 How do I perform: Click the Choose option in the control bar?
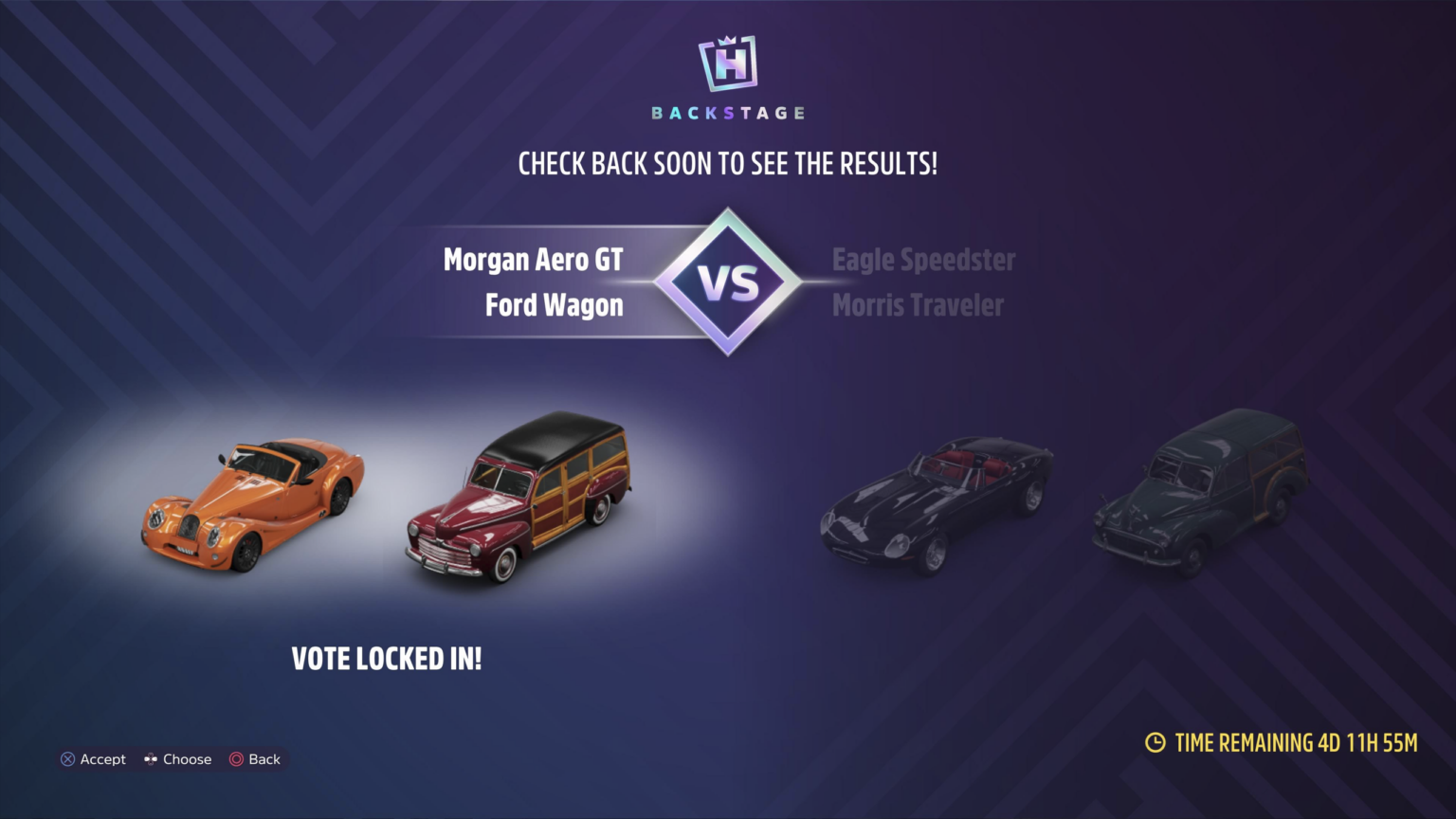[186, 759]
